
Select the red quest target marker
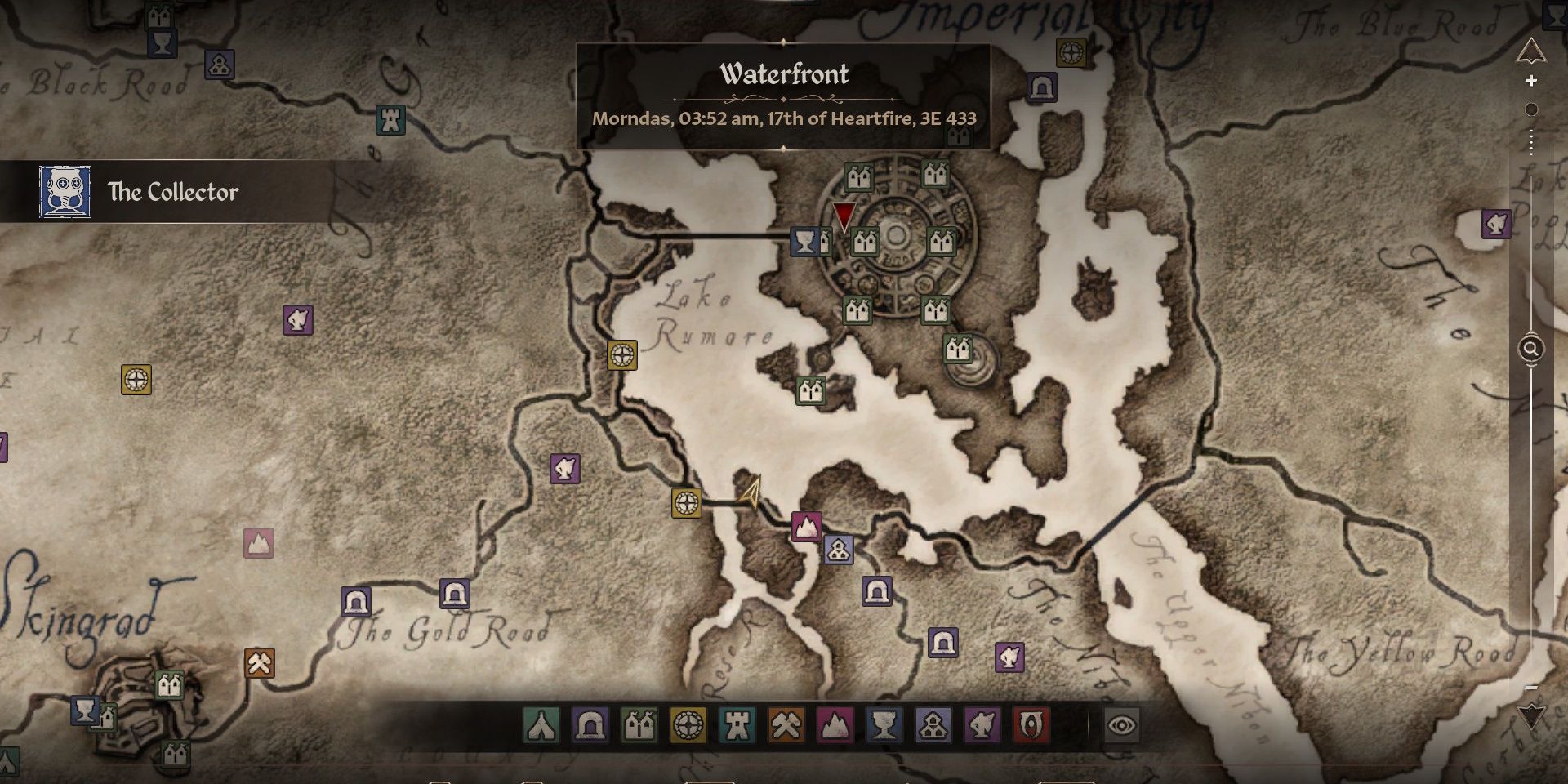(844, 216)
